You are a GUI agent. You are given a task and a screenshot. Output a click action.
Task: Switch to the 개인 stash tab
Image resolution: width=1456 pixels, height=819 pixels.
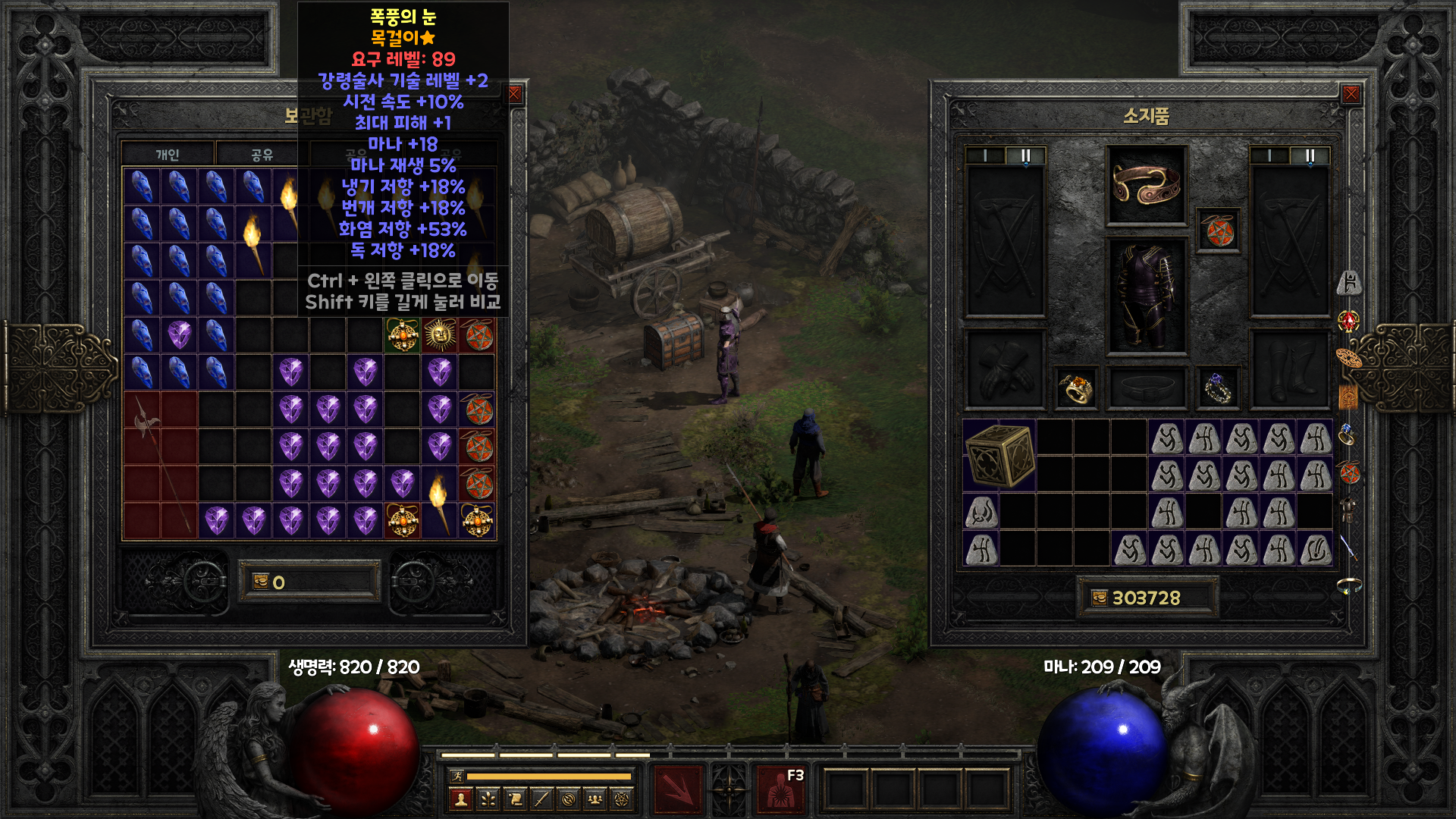click(168, 155)
